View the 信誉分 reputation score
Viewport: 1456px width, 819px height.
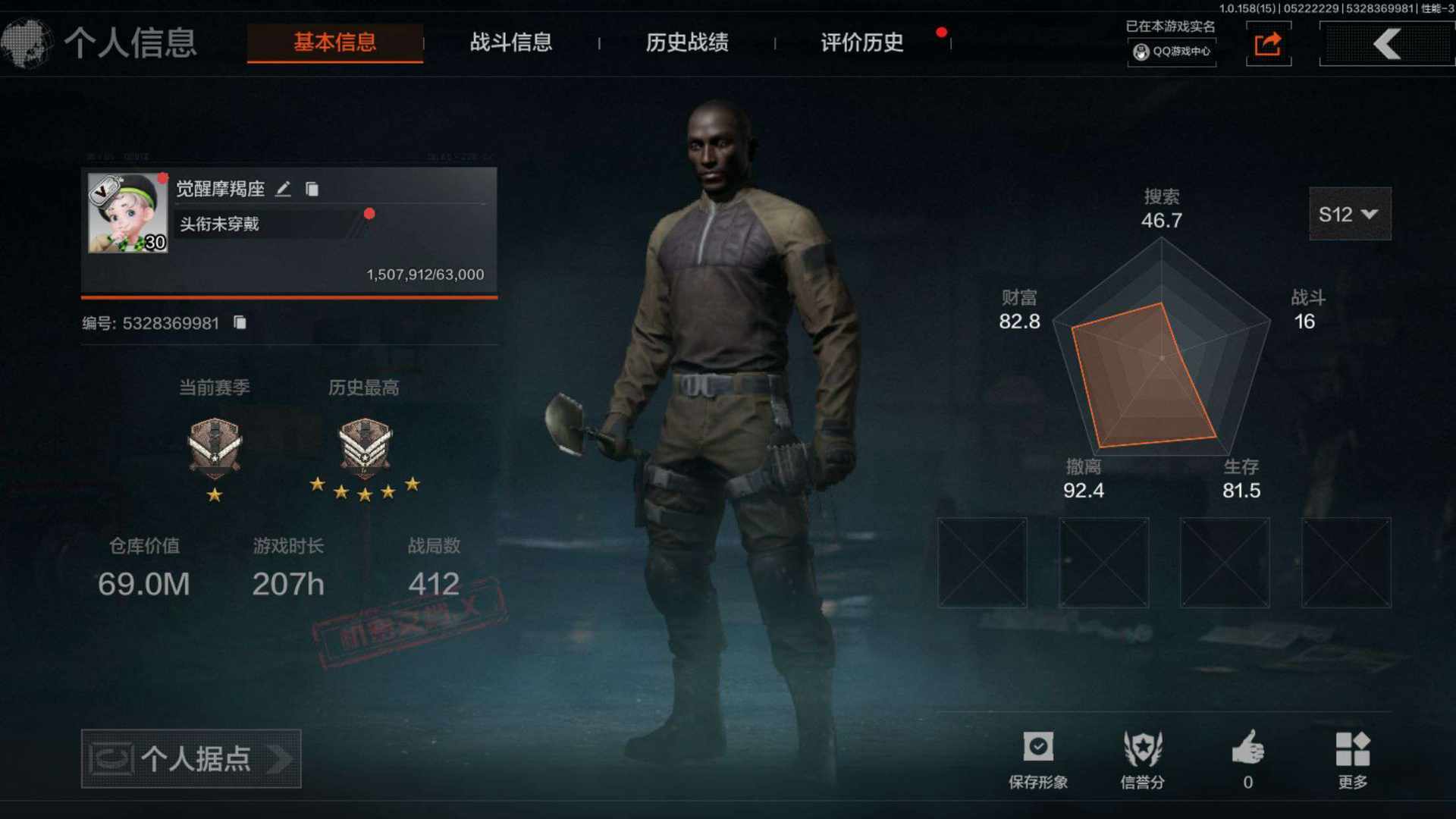click(x=1142, y=758)
